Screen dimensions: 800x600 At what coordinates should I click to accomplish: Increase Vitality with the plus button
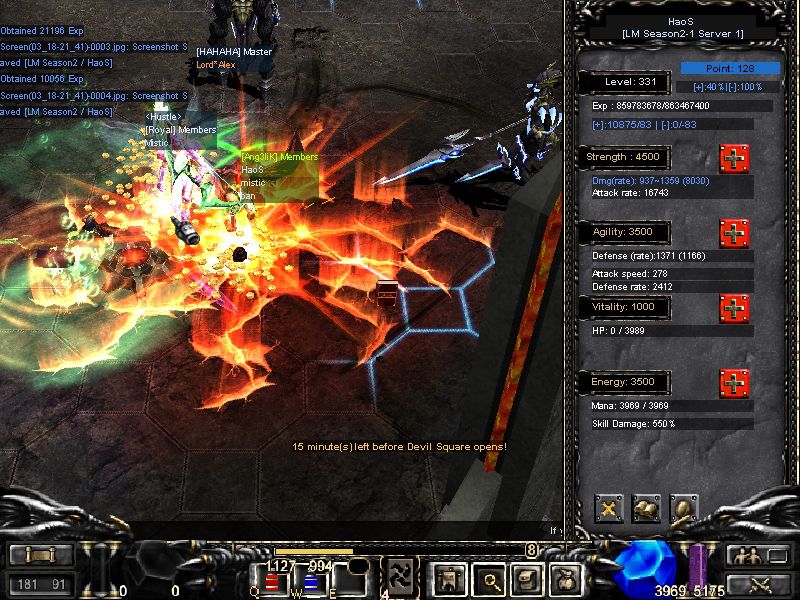(734, 308)
